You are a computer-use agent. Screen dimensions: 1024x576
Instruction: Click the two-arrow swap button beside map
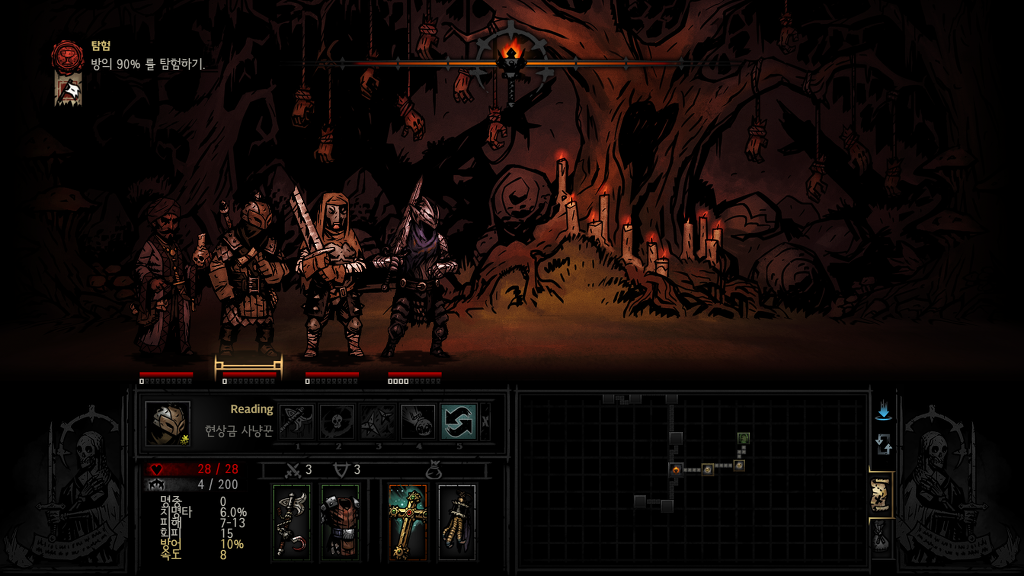click(883, 444)
